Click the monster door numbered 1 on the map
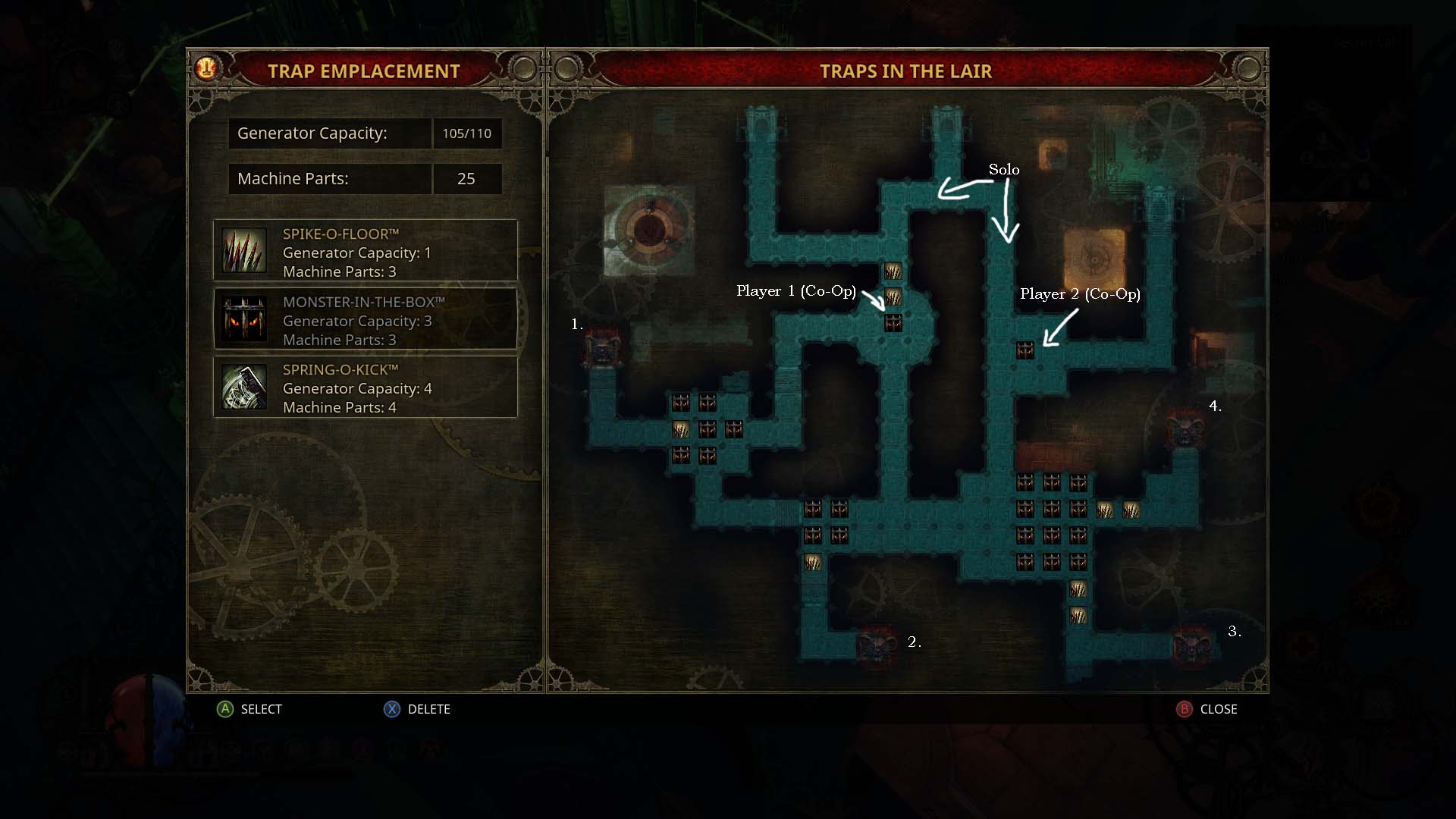 click(604, 349)
